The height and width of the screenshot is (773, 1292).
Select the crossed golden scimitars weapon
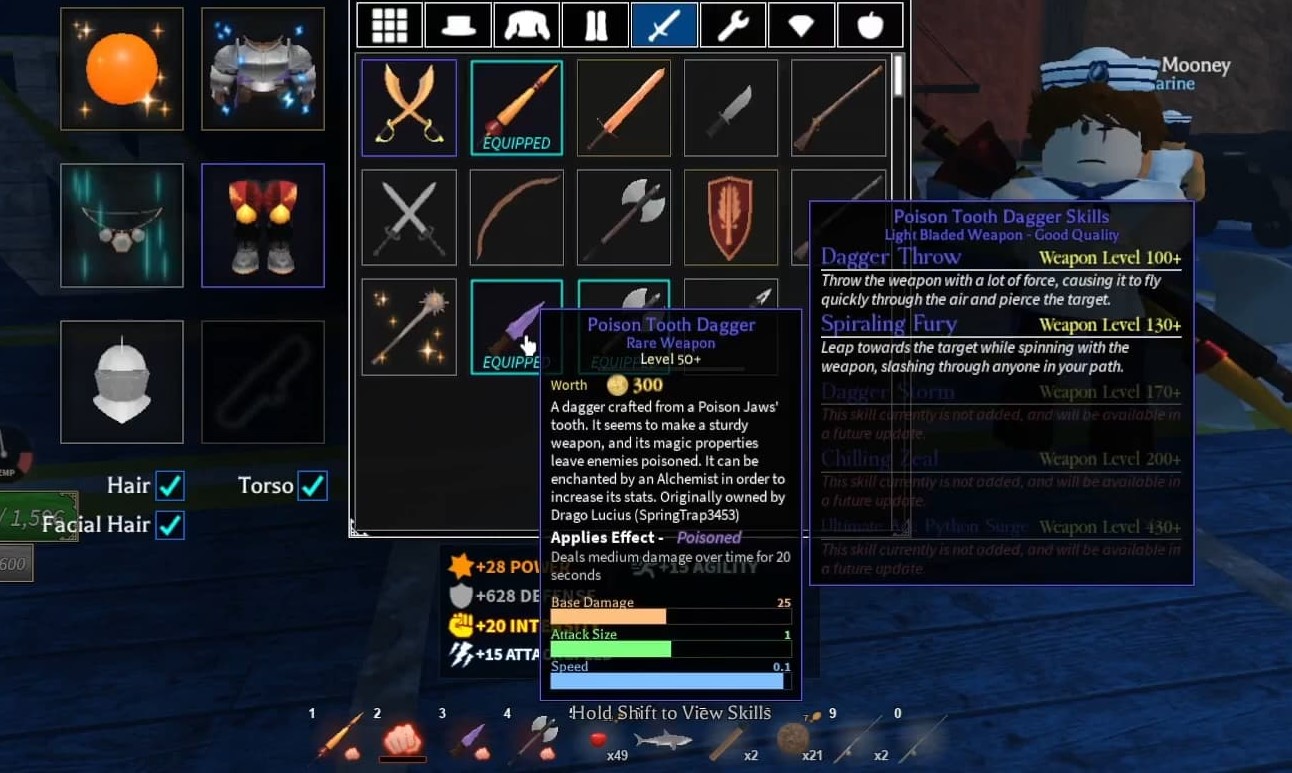[408, 107]
